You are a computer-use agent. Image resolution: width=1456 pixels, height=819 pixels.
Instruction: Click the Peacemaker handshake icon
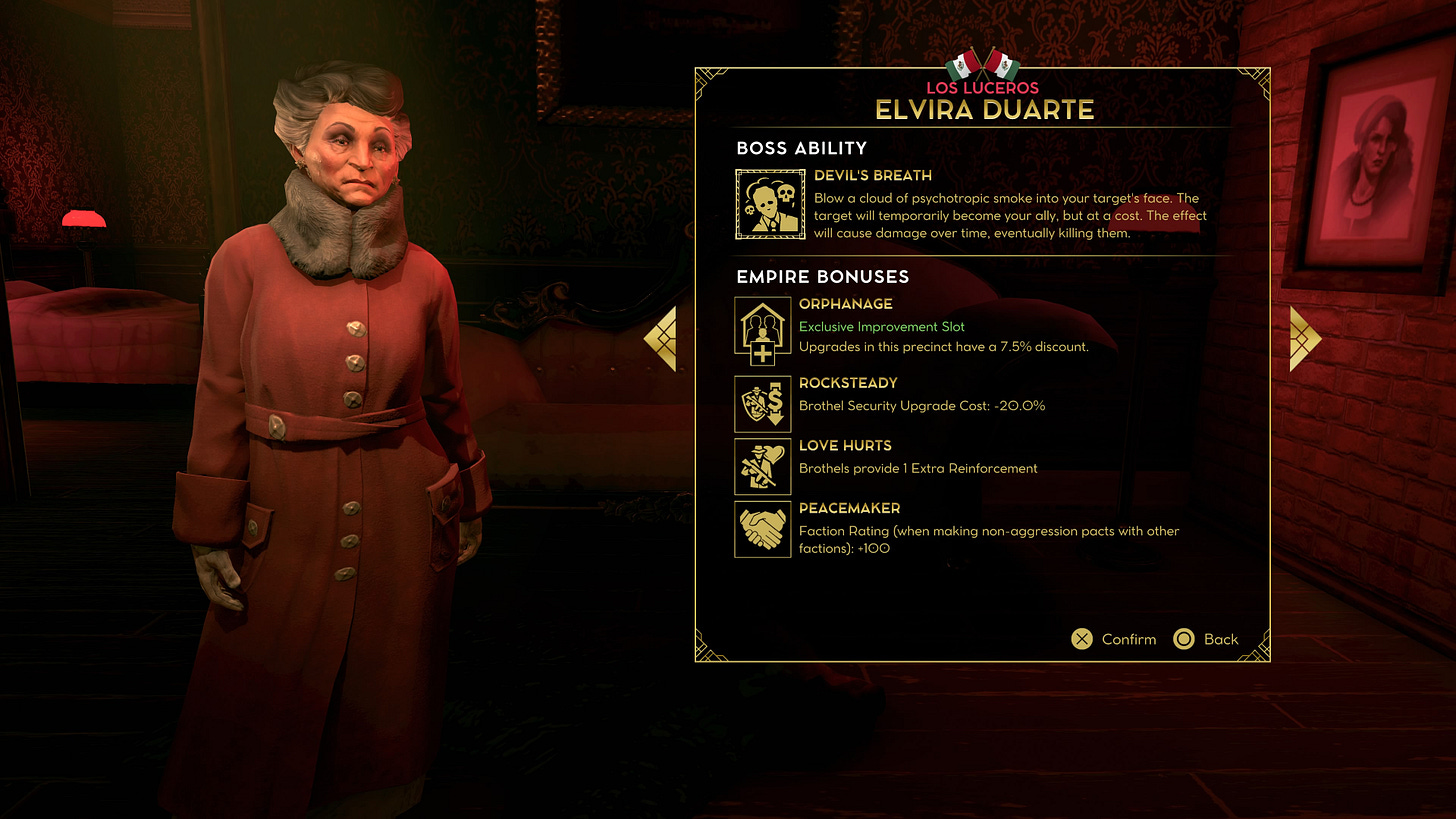pos(763,529)
